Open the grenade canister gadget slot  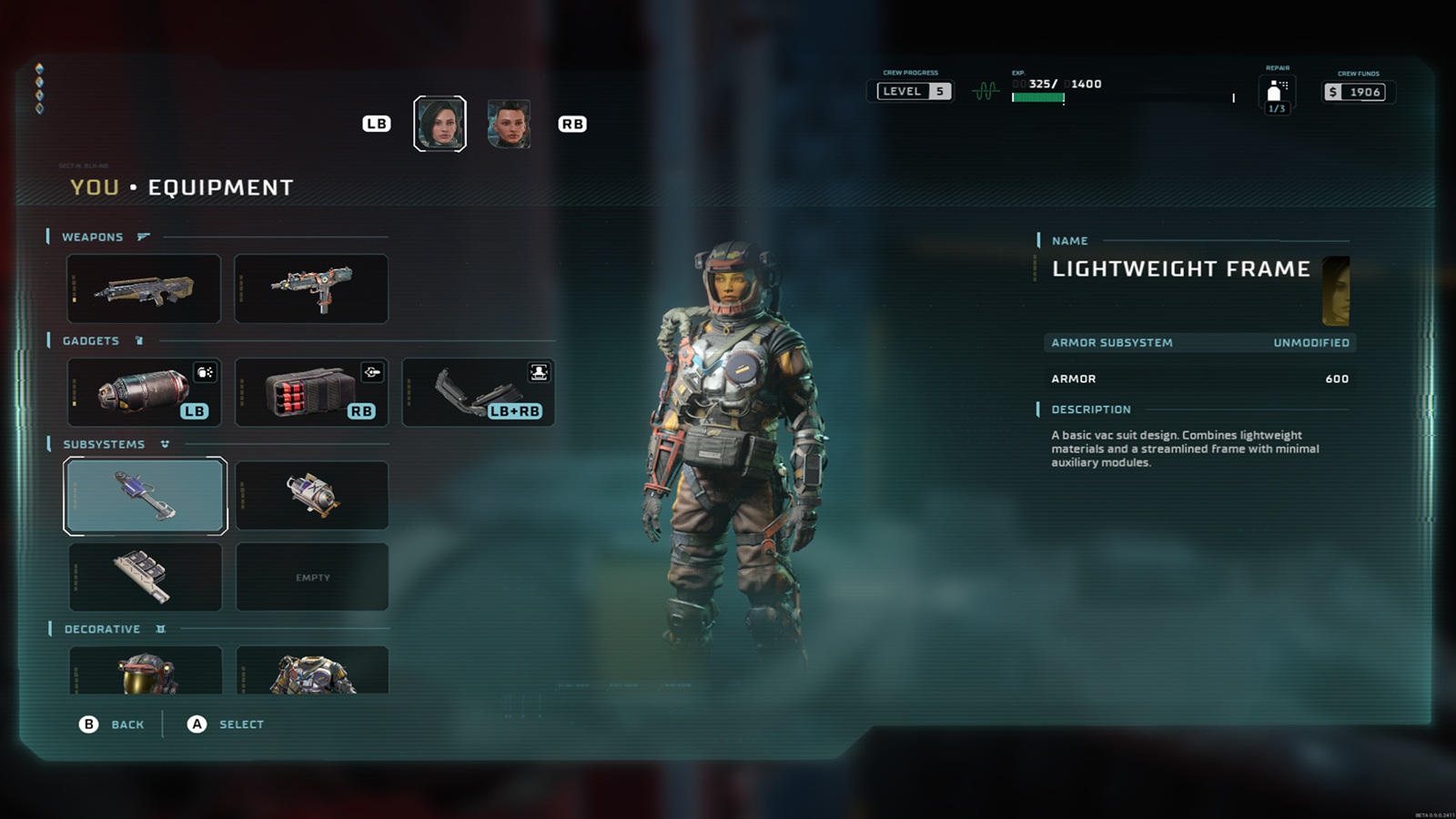coord(144,392)
